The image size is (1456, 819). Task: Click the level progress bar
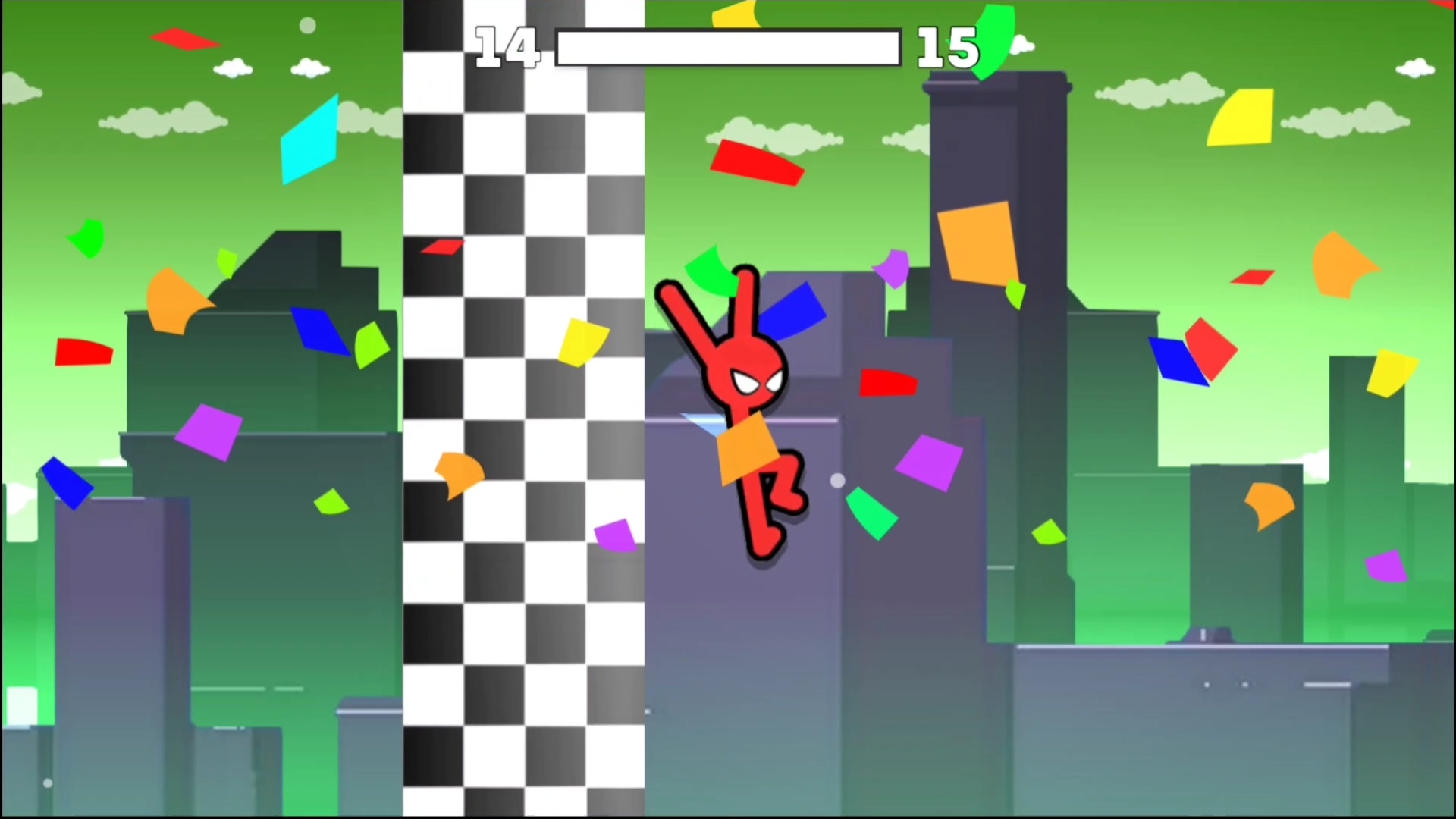pyautogui.click(x=726, y=47)
